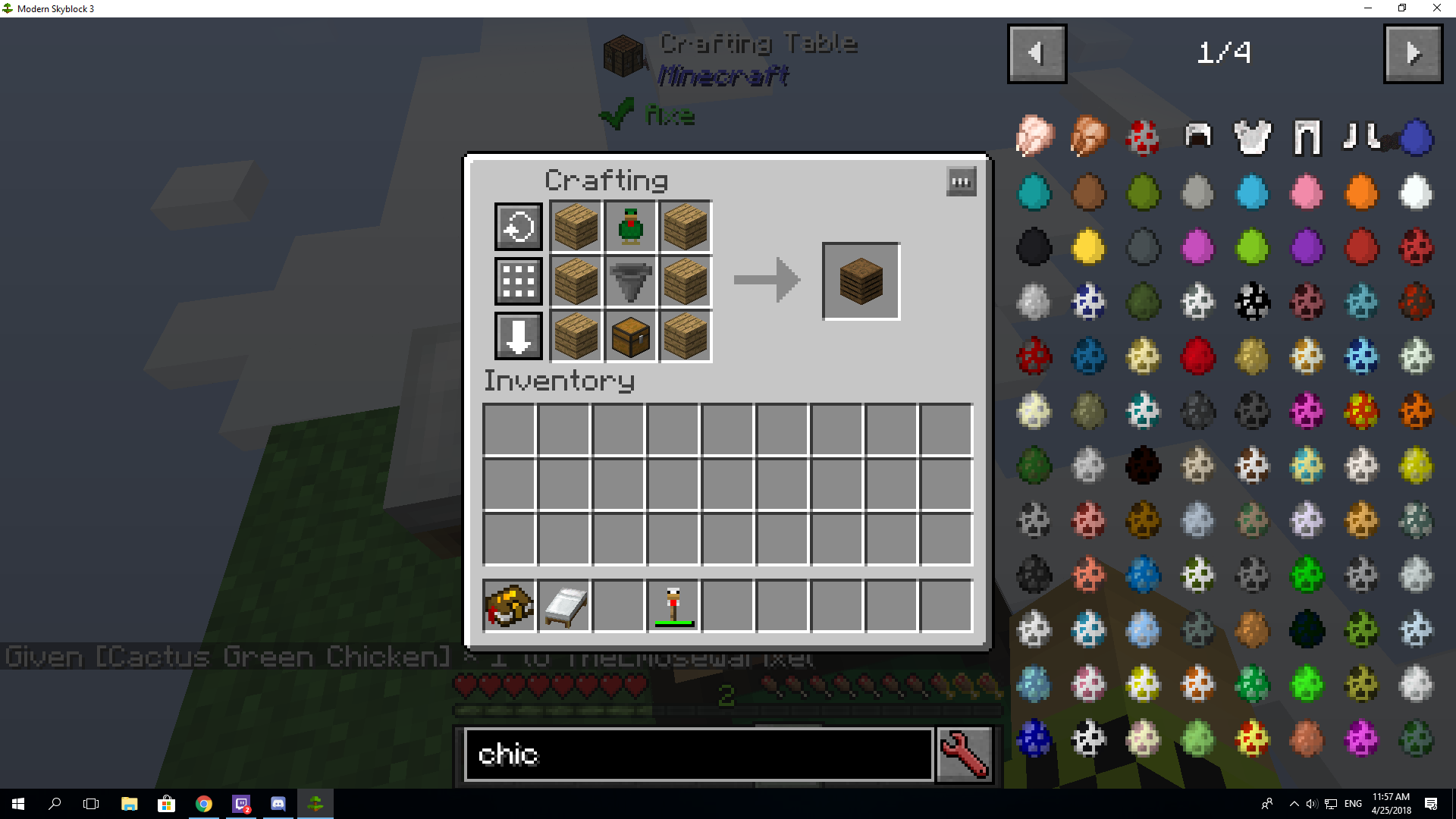Click the crafting table icon next to Minecraft label

coord(623,55)
